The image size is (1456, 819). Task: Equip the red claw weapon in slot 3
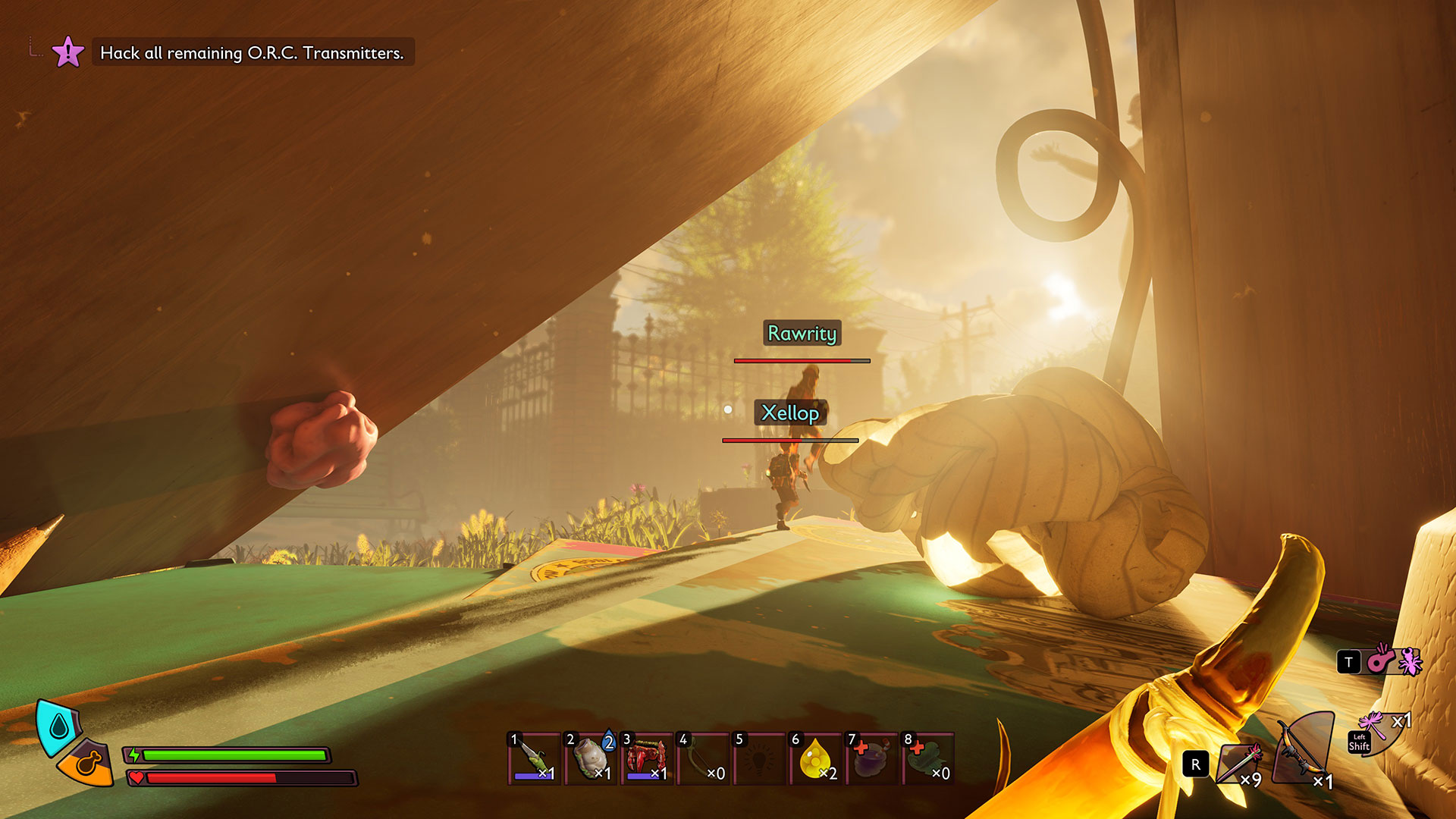pos(646,758)
